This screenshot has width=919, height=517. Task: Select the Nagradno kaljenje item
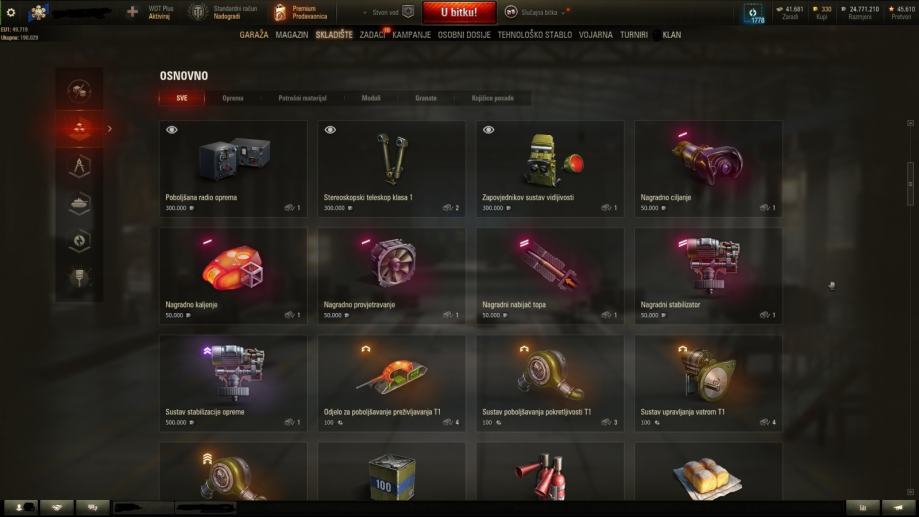click(x=233, y=273)
